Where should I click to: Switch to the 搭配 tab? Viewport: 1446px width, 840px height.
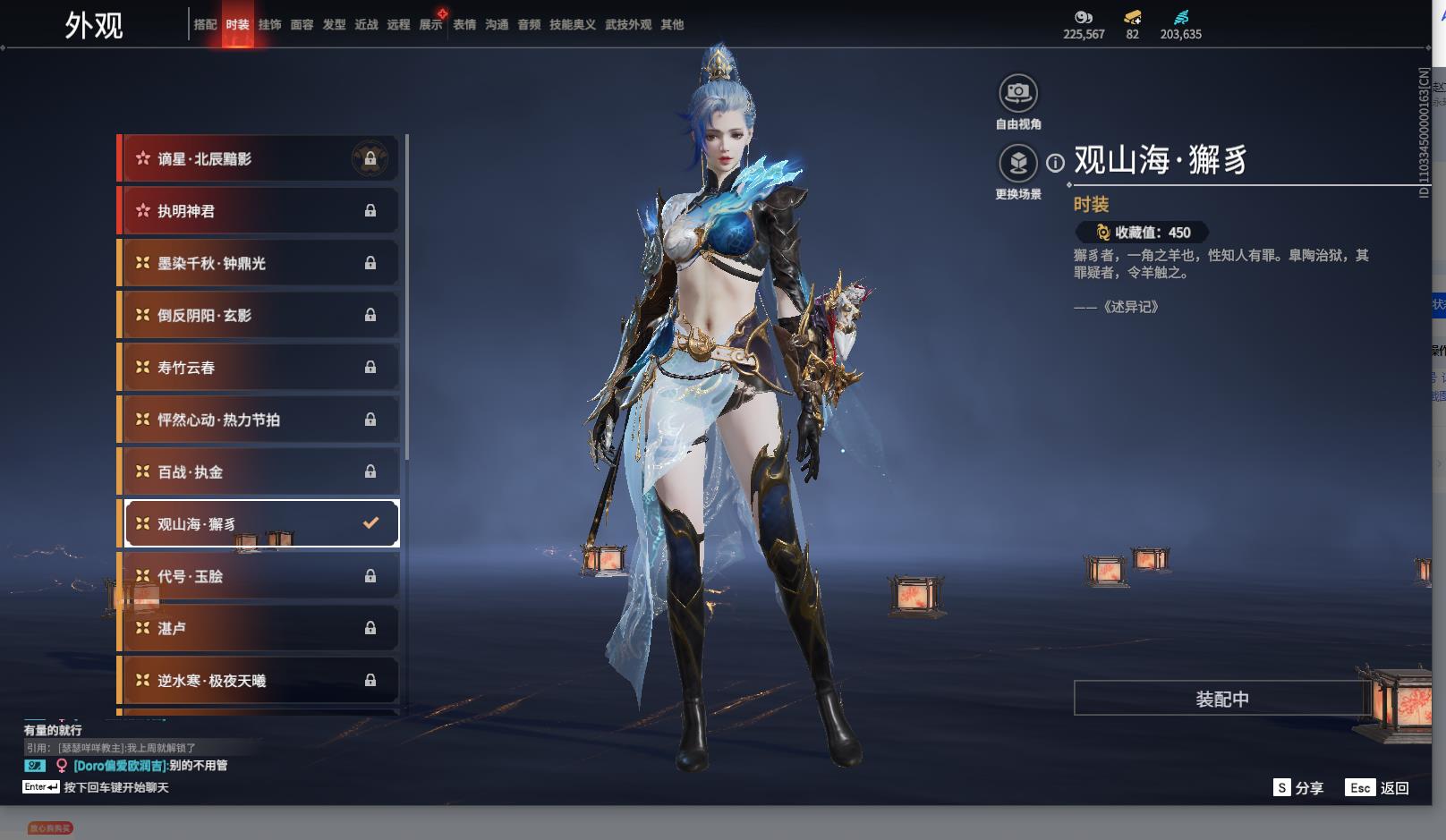[205, 25]
